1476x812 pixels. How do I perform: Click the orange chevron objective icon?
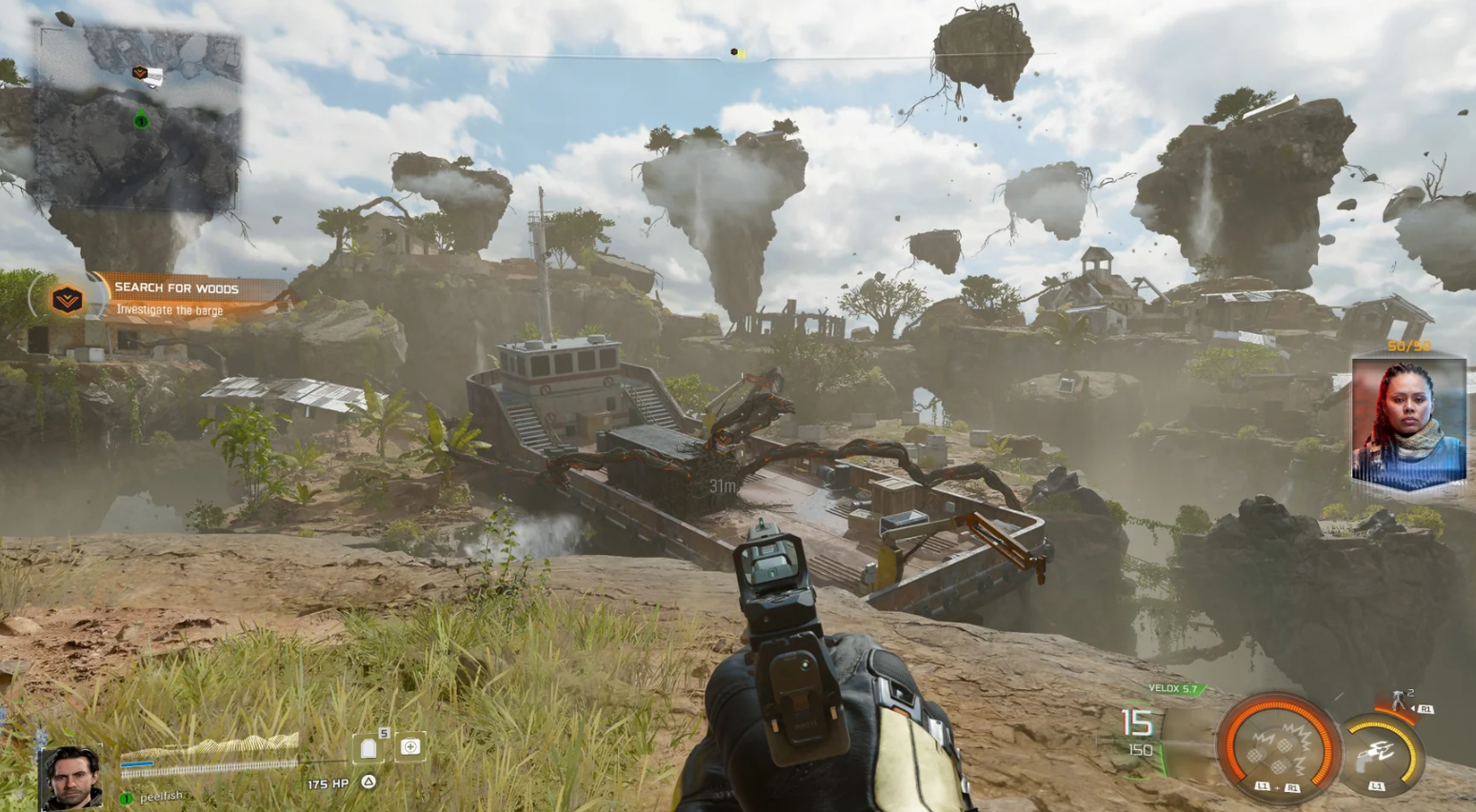pos(67,301)
